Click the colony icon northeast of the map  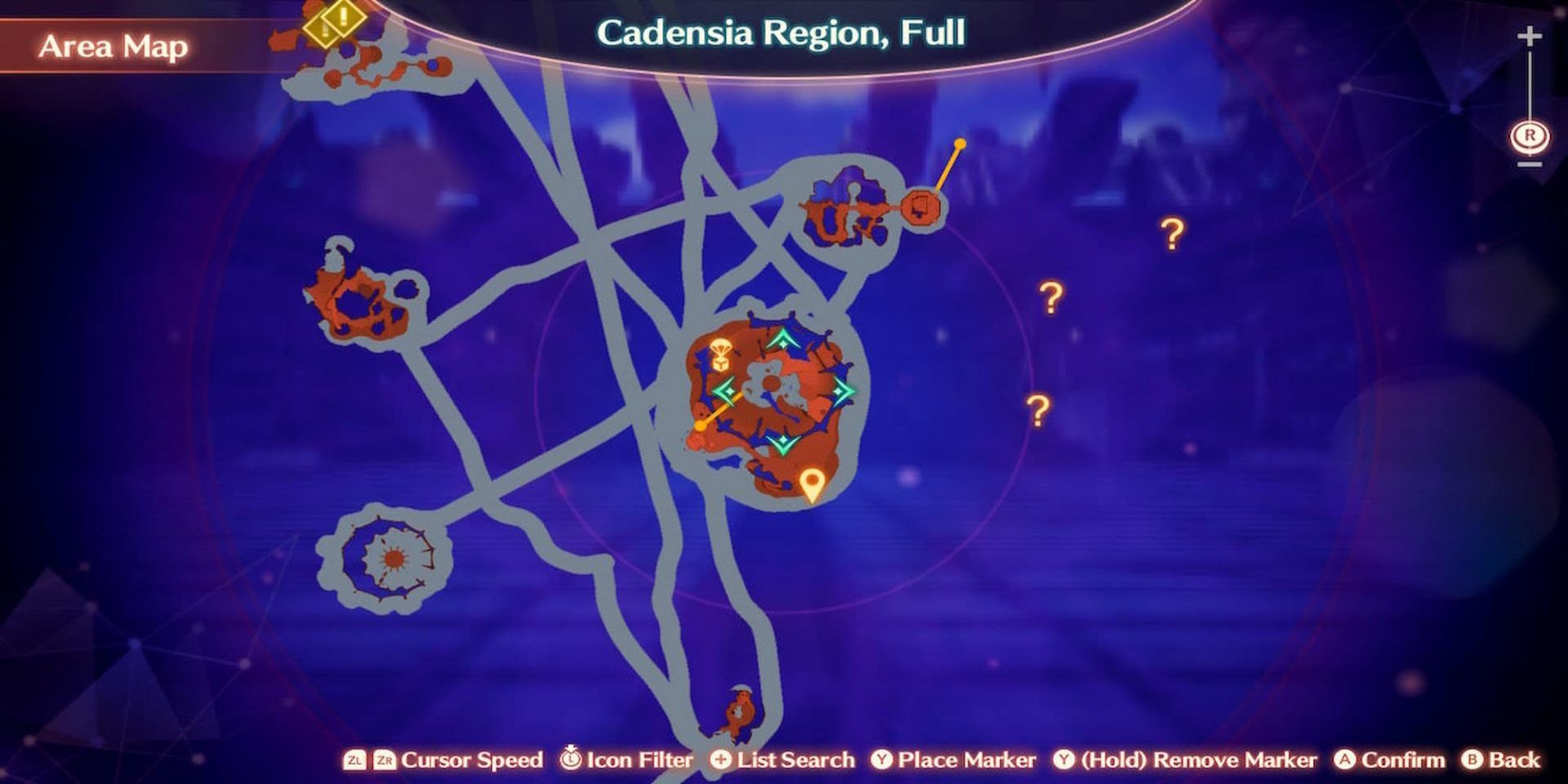pyautogui.click(x=922, y=206)
